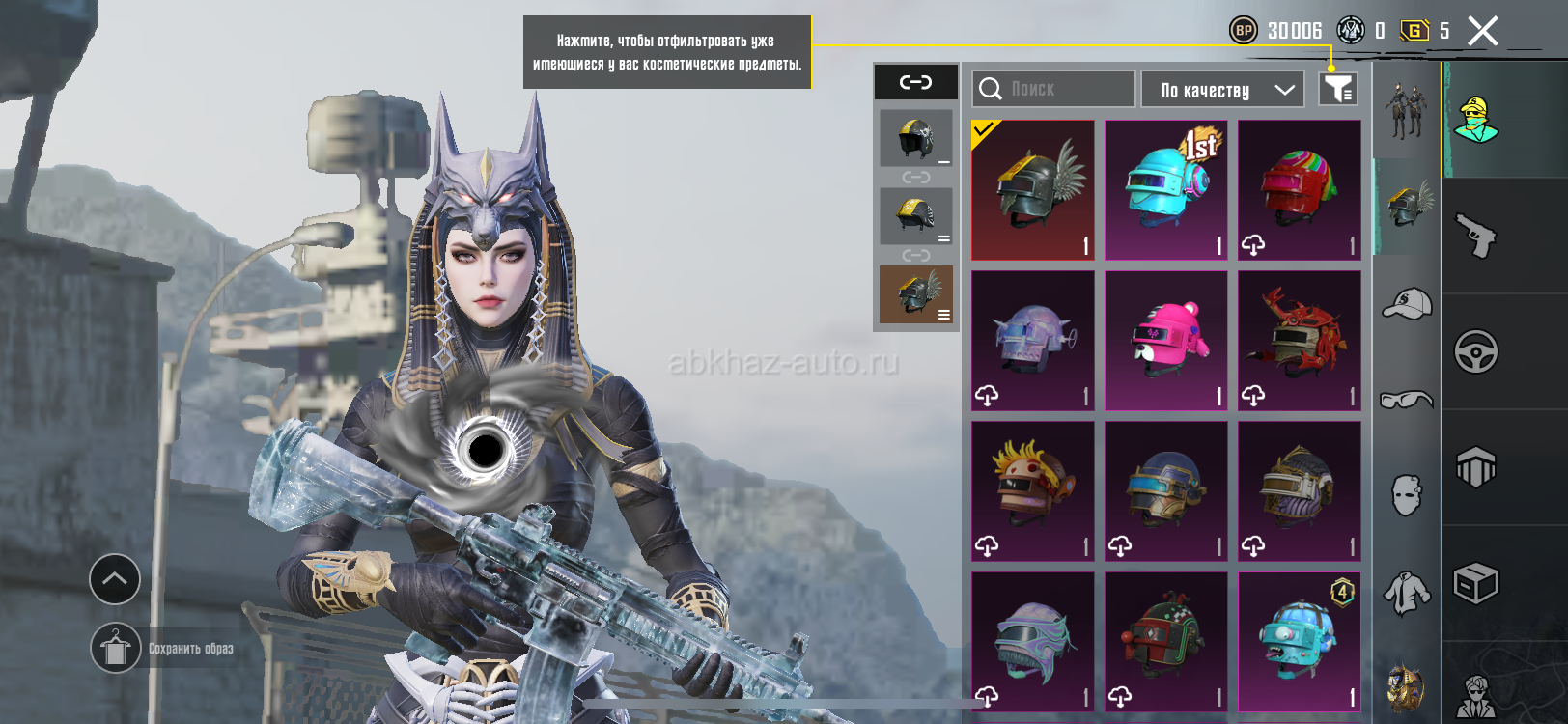The width and height of the screenshot is (1568, 724).
Task: Open the face mask tab
Action: (1407, 494)
